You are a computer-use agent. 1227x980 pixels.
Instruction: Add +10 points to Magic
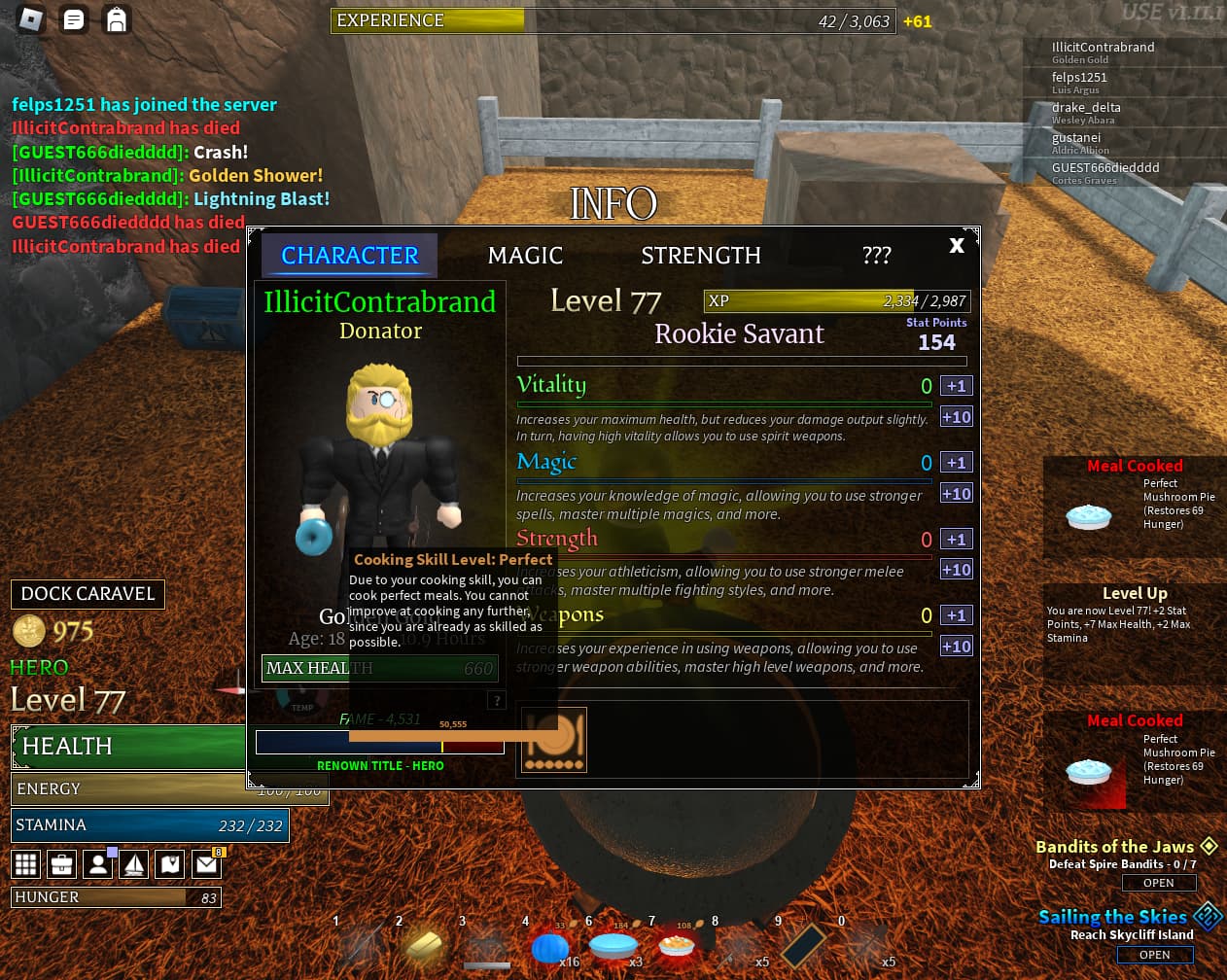tap(956, 494)
